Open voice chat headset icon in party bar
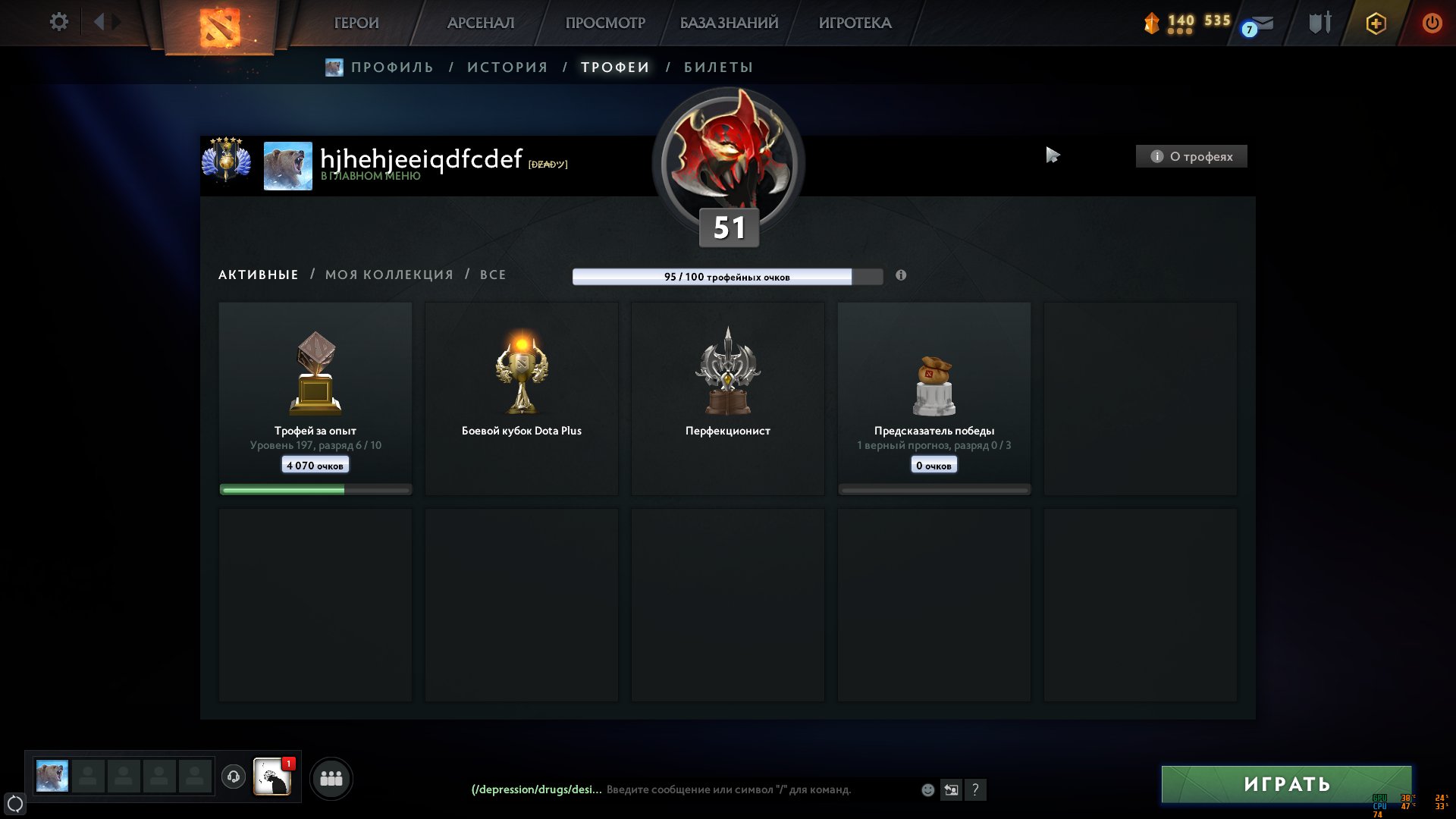 [235, 777]
